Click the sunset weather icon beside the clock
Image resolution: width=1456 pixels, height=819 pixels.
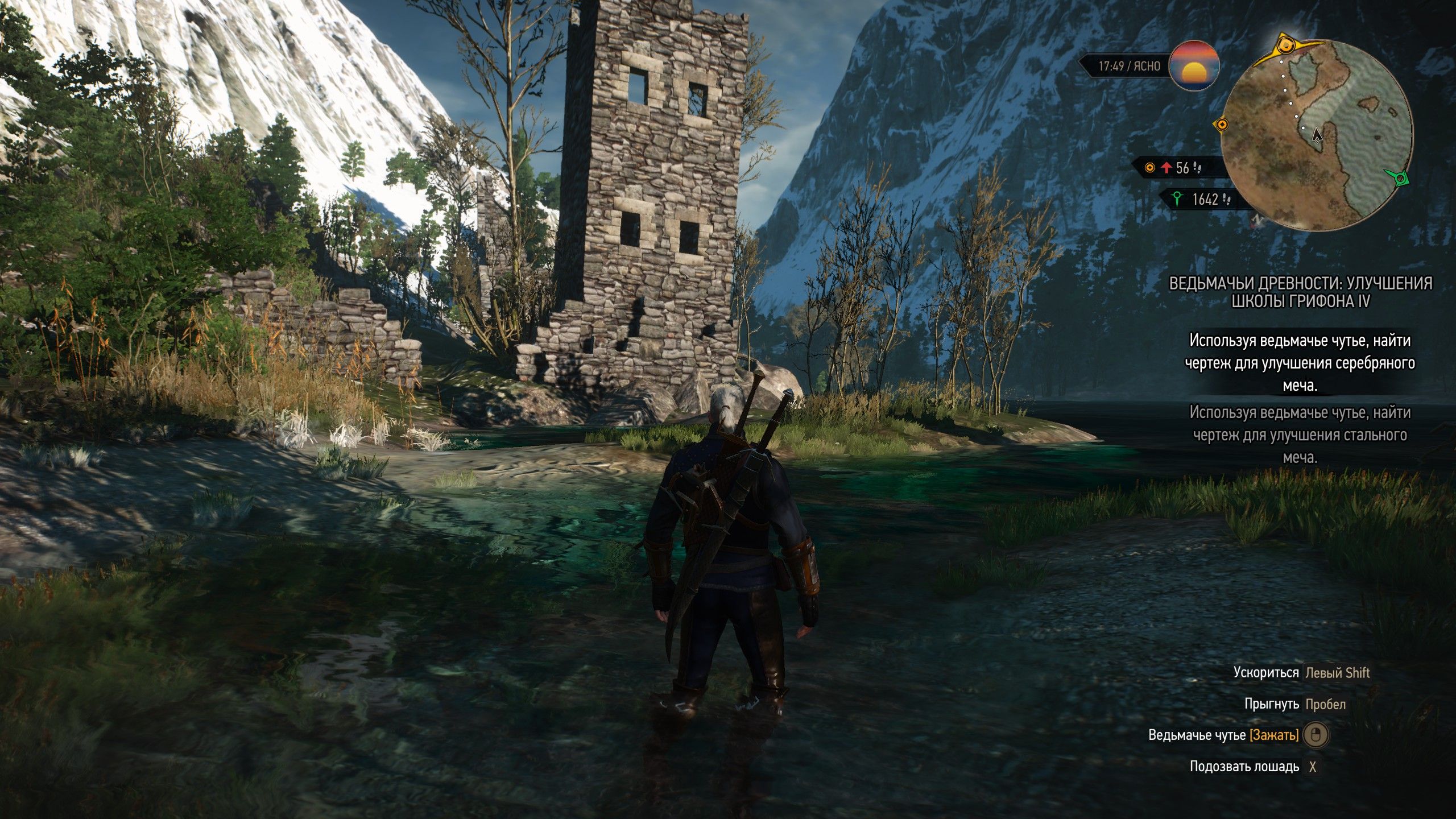tap(1194, 66)
